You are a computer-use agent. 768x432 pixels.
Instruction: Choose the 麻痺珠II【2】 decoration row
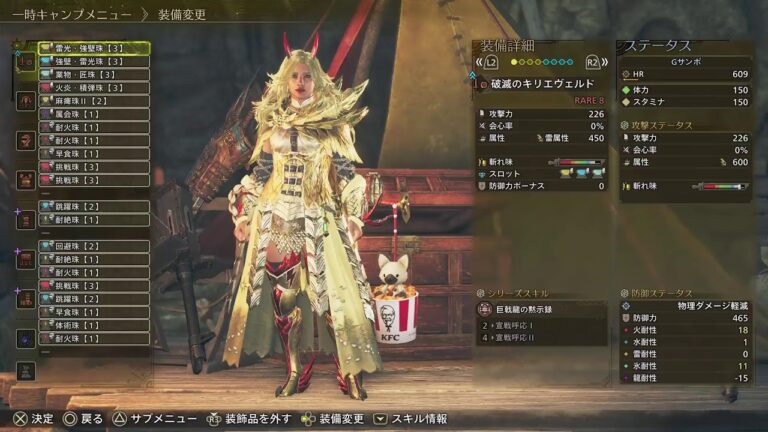pyautogui.click(x=93, y=101)
